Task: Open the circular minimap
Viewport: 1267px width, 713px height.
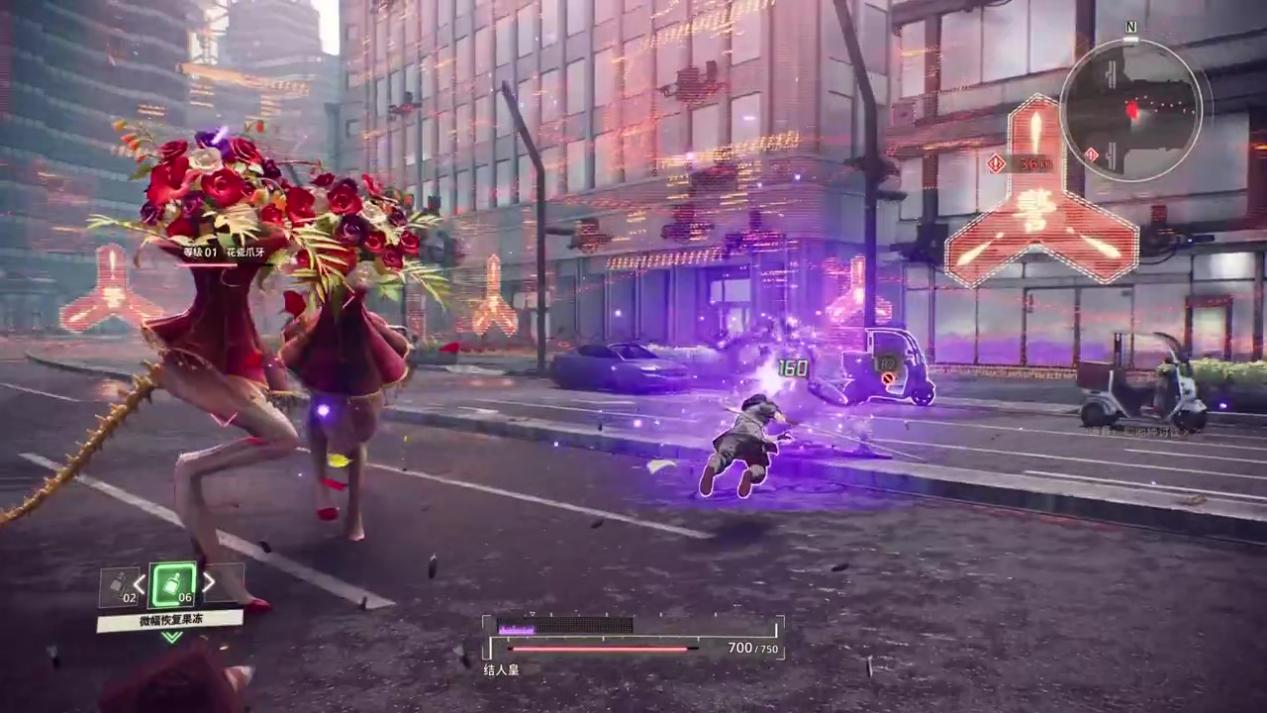Action: [x=1131, y=110]
